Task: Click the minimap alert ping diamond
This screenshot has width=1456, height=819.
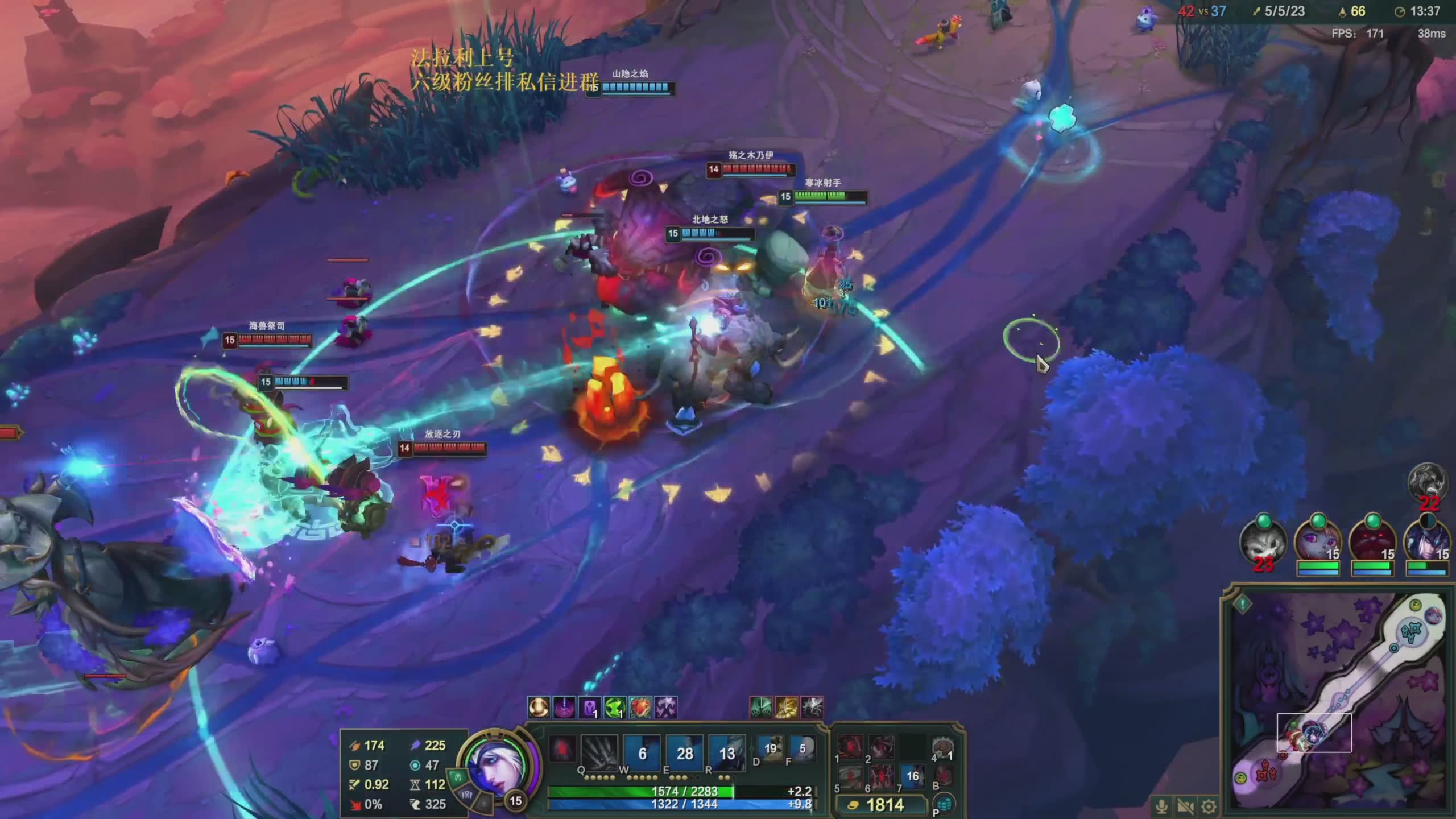Action: [1243, 603]
